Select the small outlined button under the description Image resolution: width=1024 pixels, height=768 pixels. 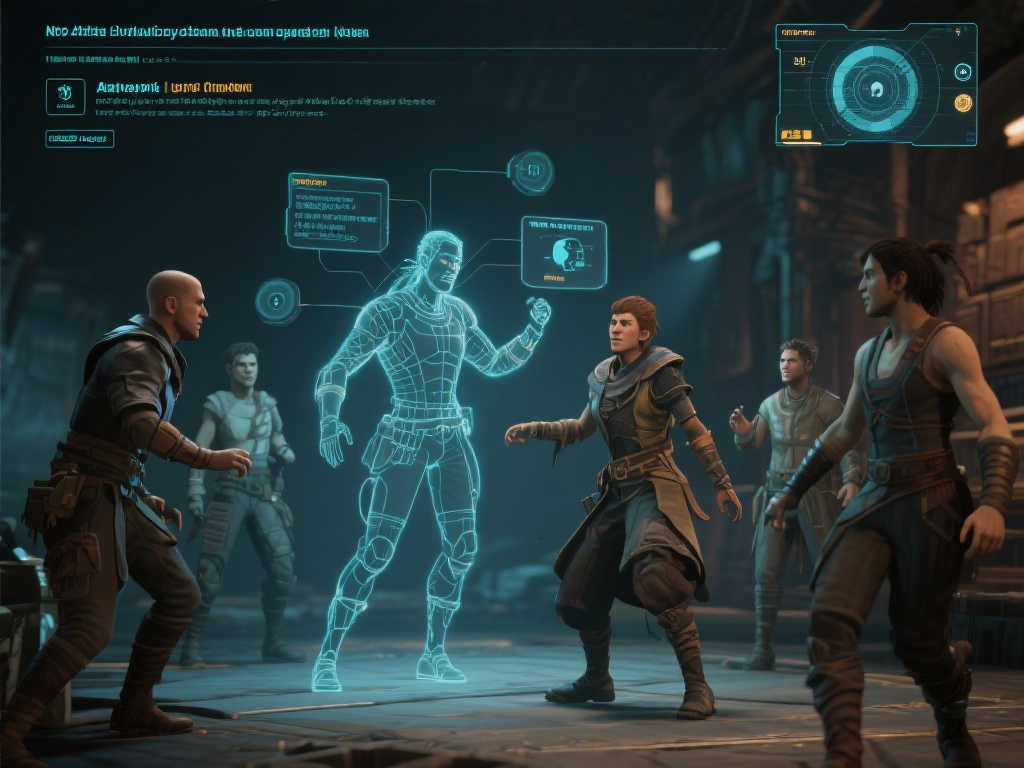[79, 139]
